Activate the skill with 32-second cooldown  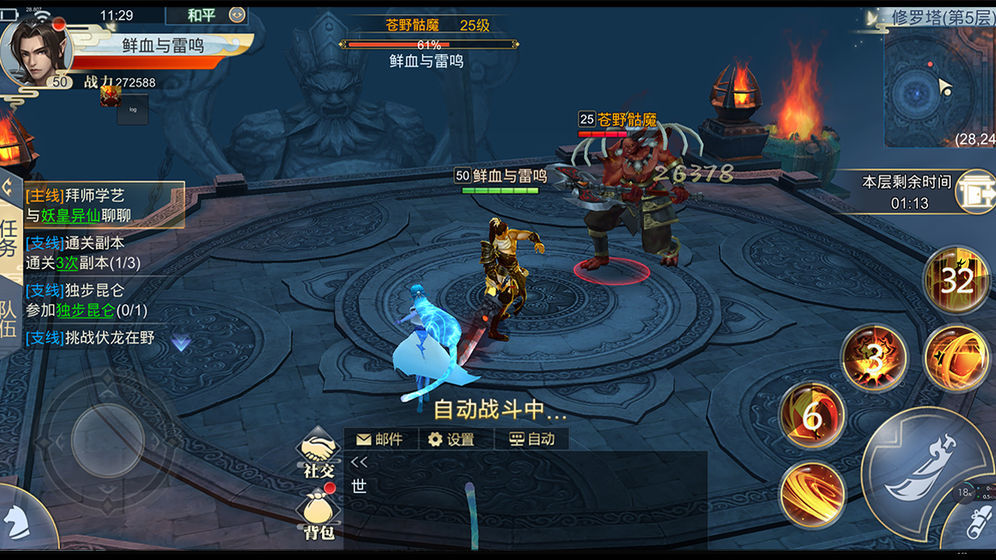coord(956,281)
